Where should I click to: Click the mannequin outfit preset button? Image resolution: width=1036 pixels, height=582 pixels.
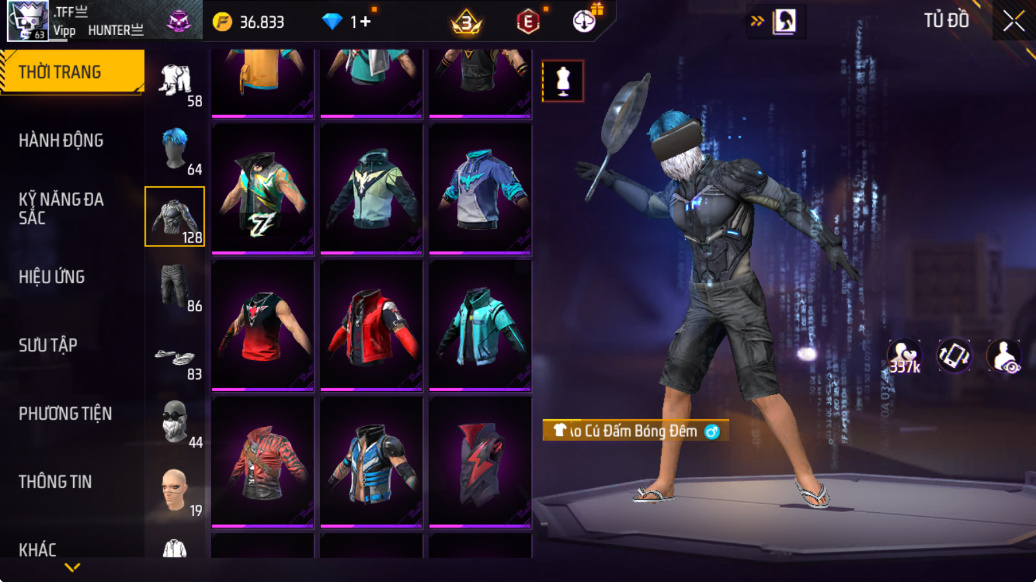(563, 81)
